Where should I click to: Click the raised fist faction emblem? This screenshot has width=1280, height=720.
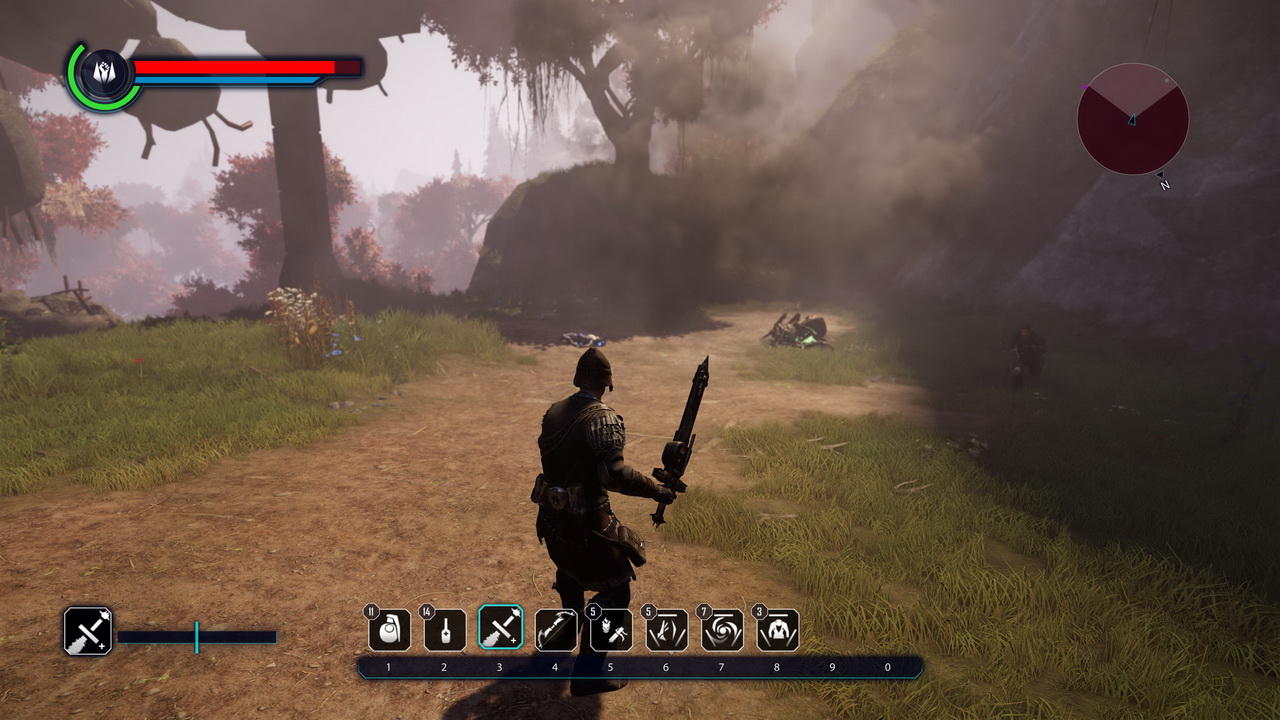[x=104, y=76]
